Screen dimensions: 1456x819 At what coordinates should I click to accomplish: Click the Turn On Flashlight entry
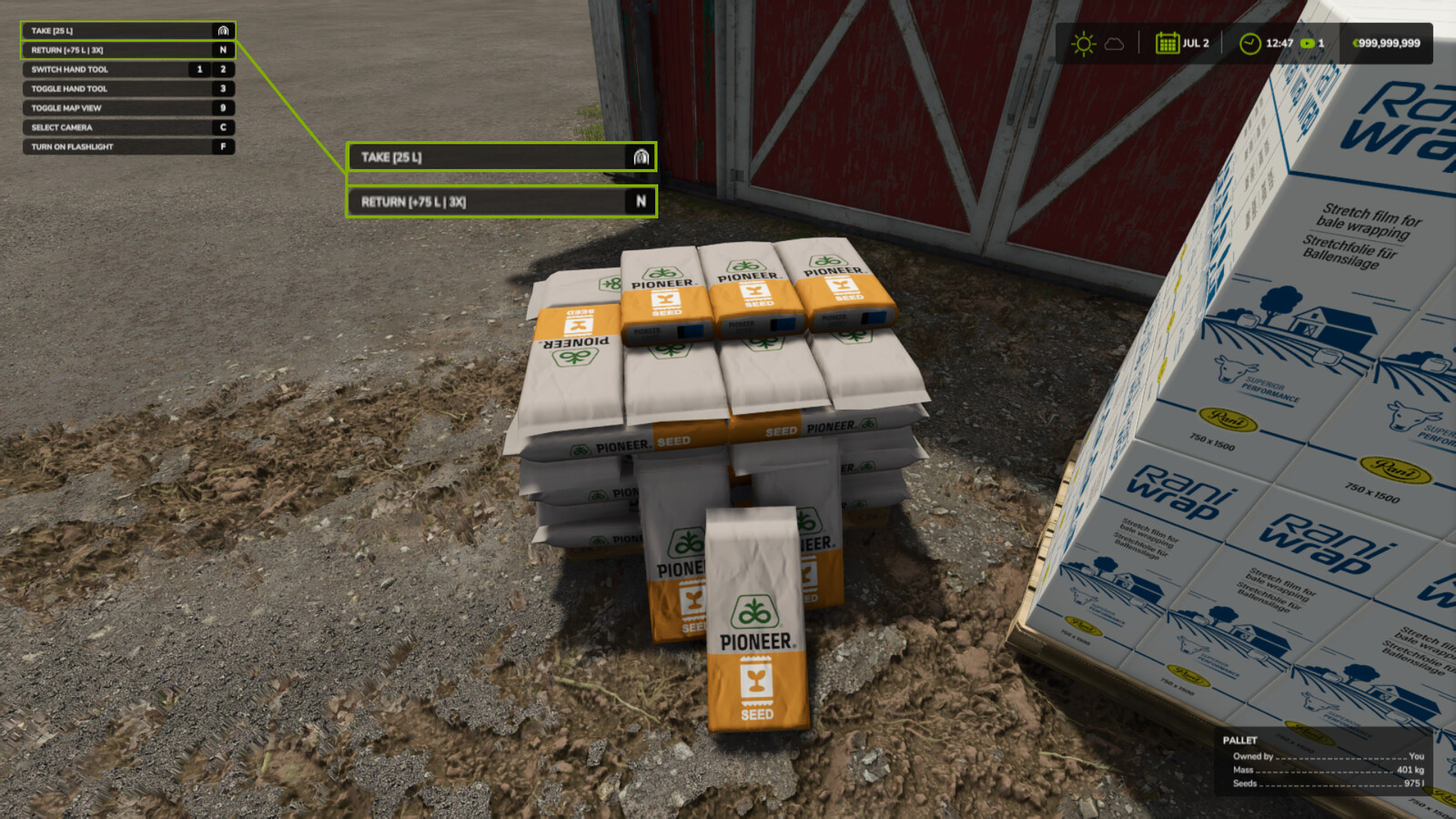128,147
